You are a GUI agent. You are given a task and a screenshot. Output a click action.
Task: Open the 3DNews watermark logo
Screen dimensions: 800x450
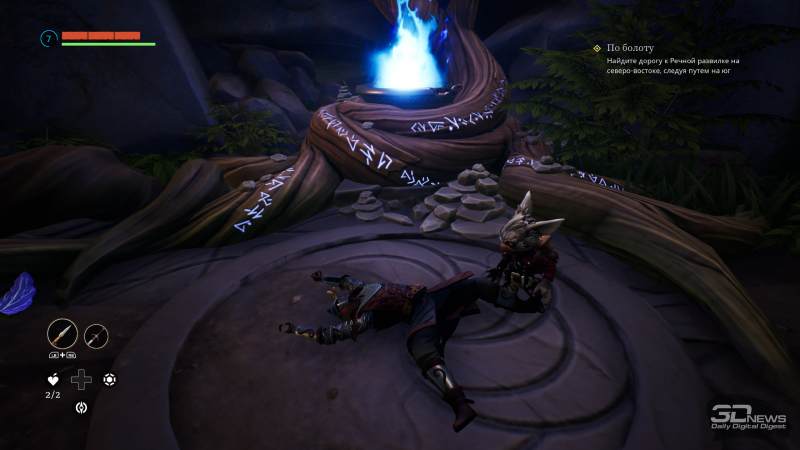746,416
